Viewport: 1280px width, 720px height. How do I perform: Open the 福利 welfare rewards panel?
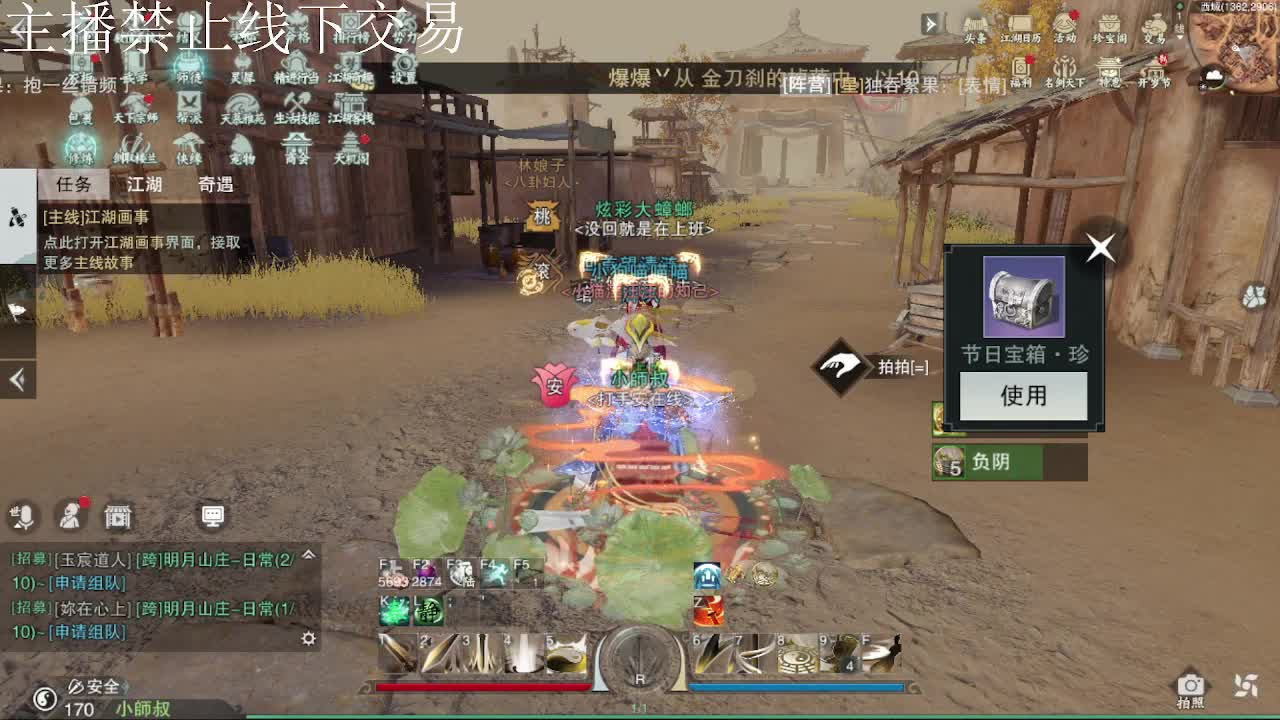1020,68
